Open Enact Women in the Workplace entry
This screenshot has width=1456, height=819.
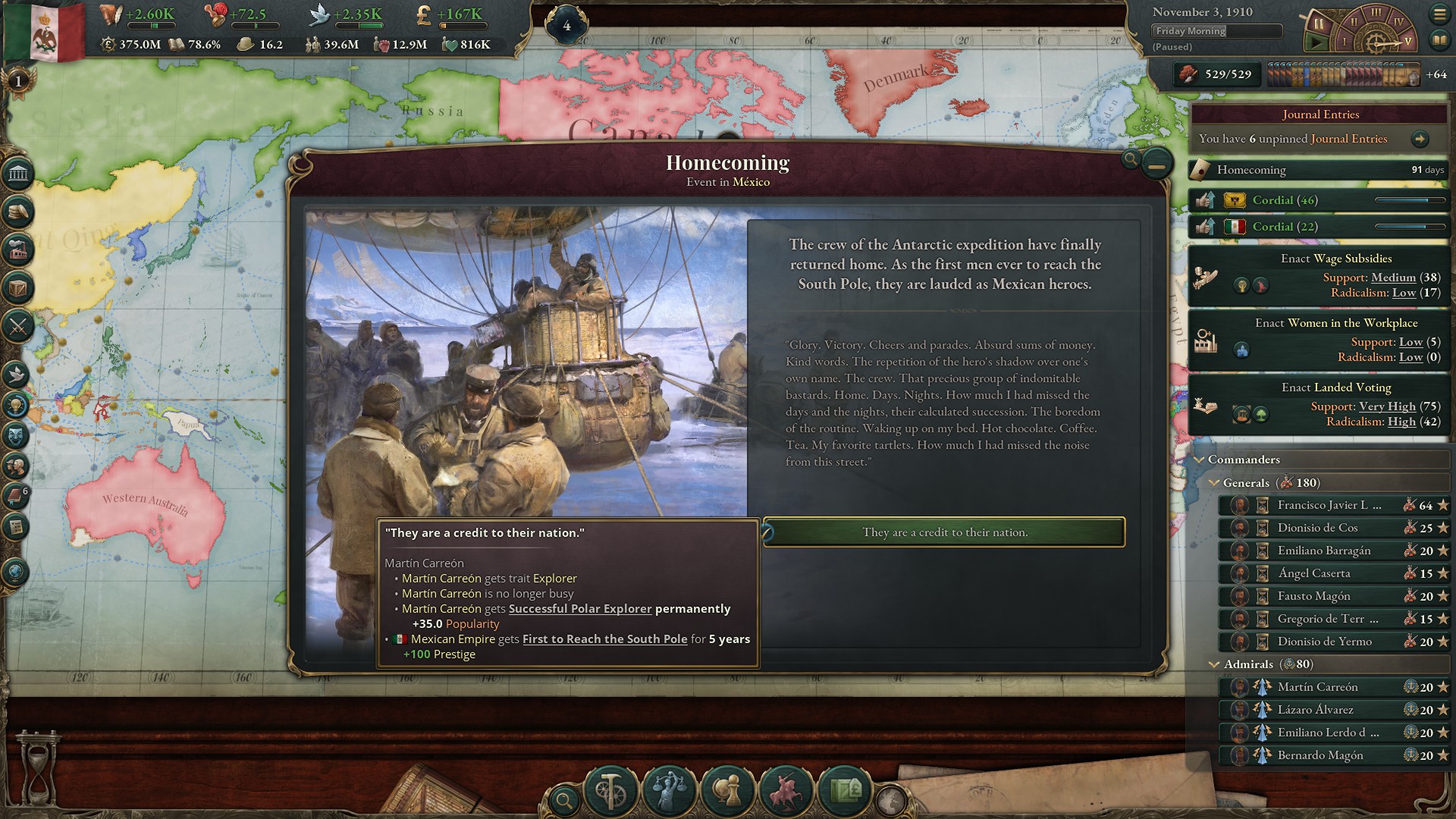[x=1319, y=340]
